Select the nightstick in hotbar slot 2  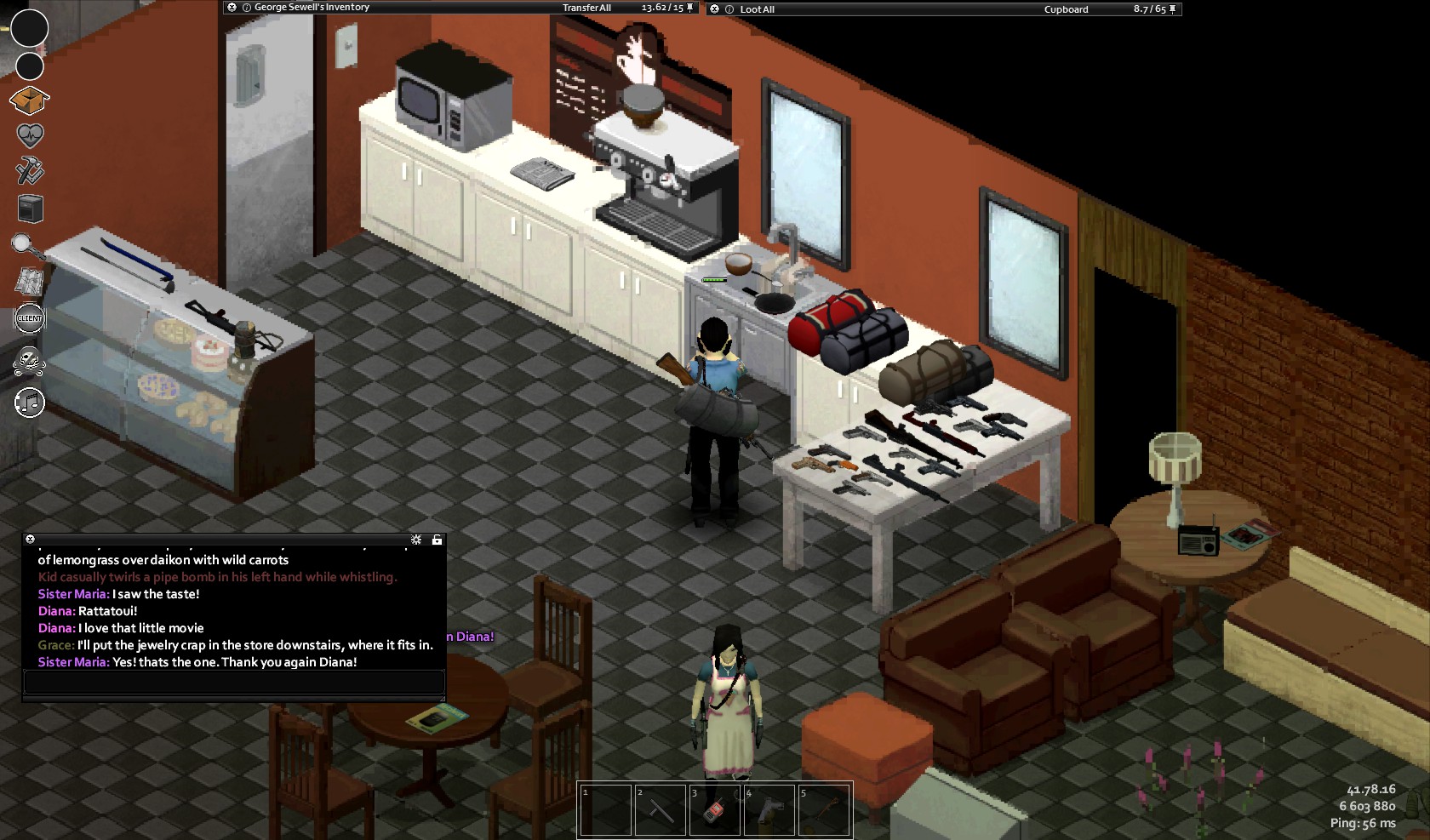click(x=660, y=809)
